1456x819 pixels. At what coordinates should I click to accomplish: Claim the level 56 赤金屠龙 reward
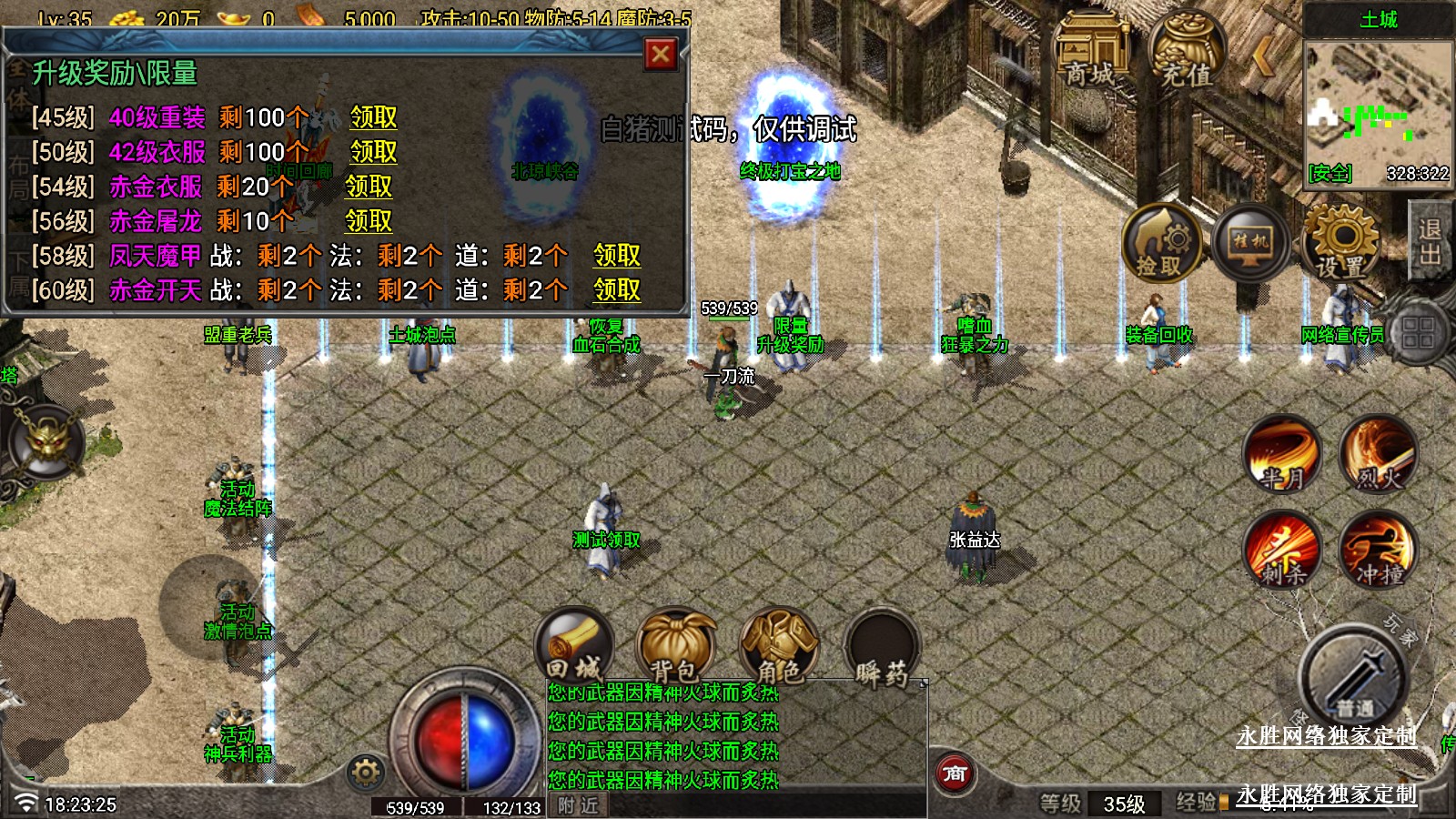click(369, 221)
